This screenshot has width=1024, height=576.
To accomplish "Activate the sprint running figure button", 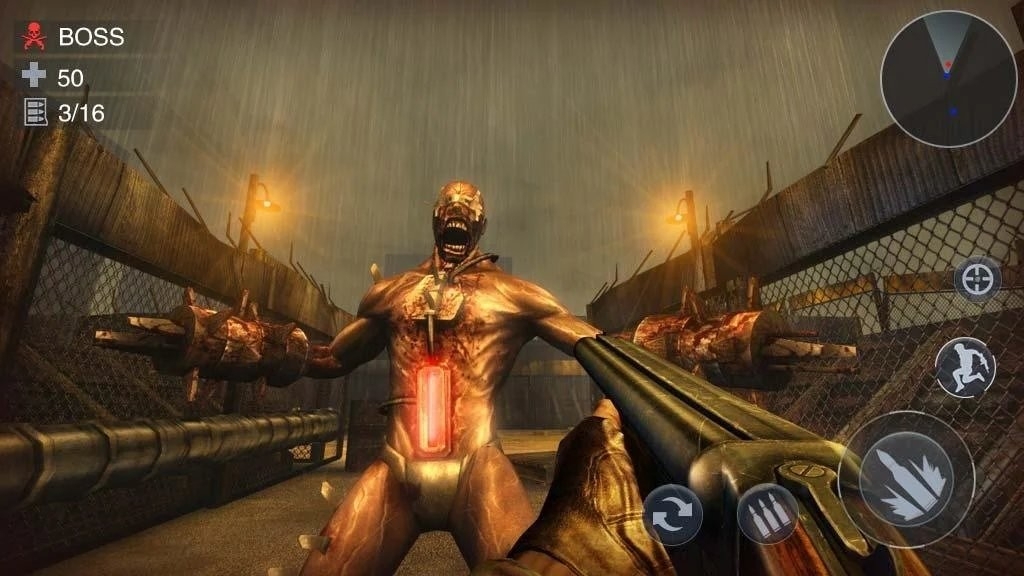I will 964,366.
